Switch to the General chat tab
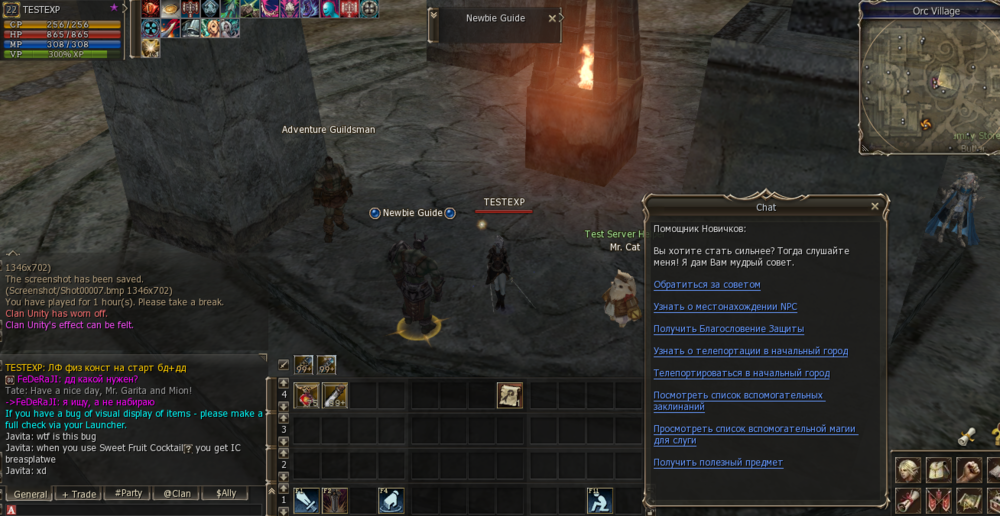 coord(31,494)
